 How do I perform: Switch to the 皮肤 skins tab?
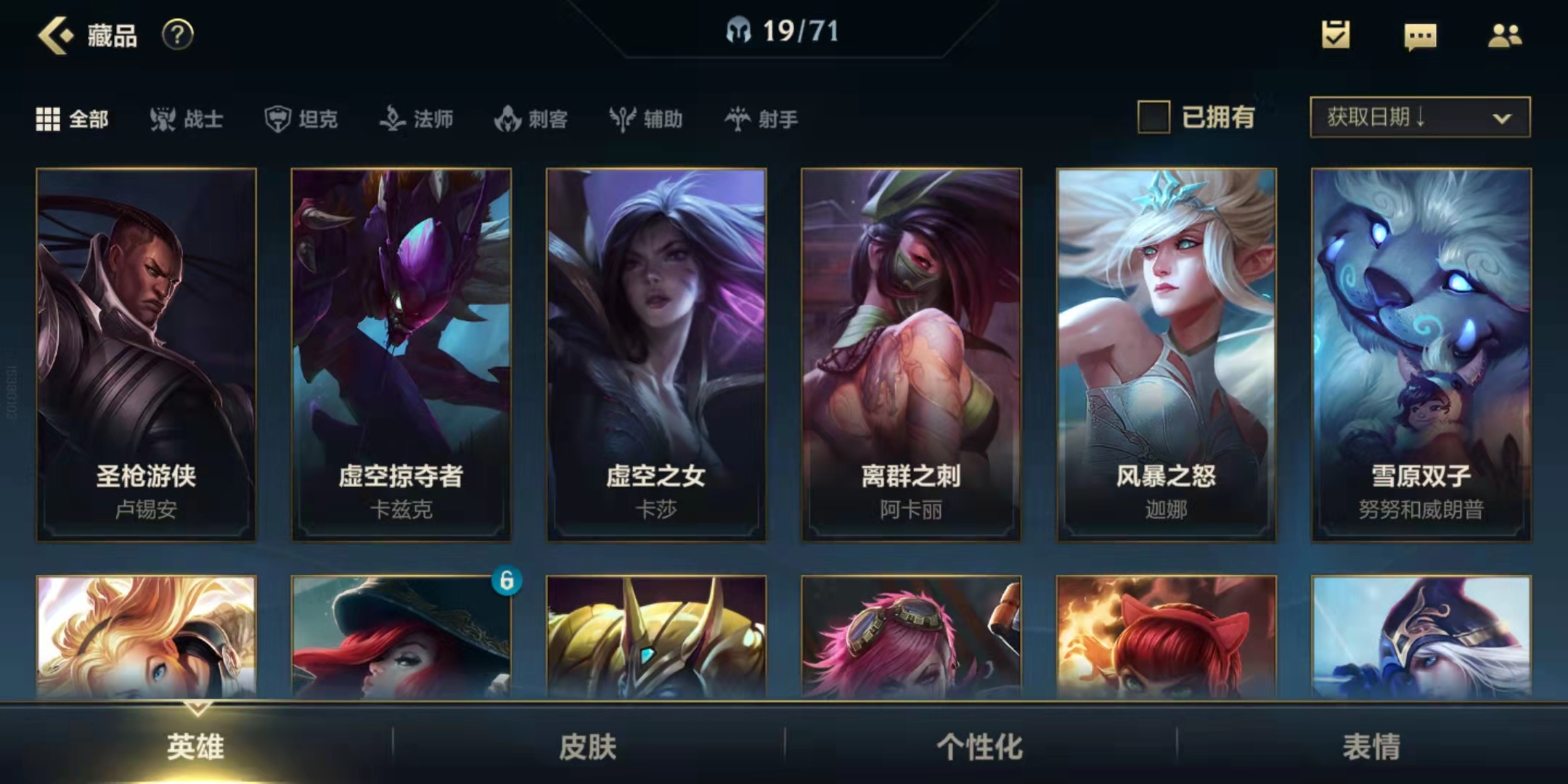(x=588, y=746)
